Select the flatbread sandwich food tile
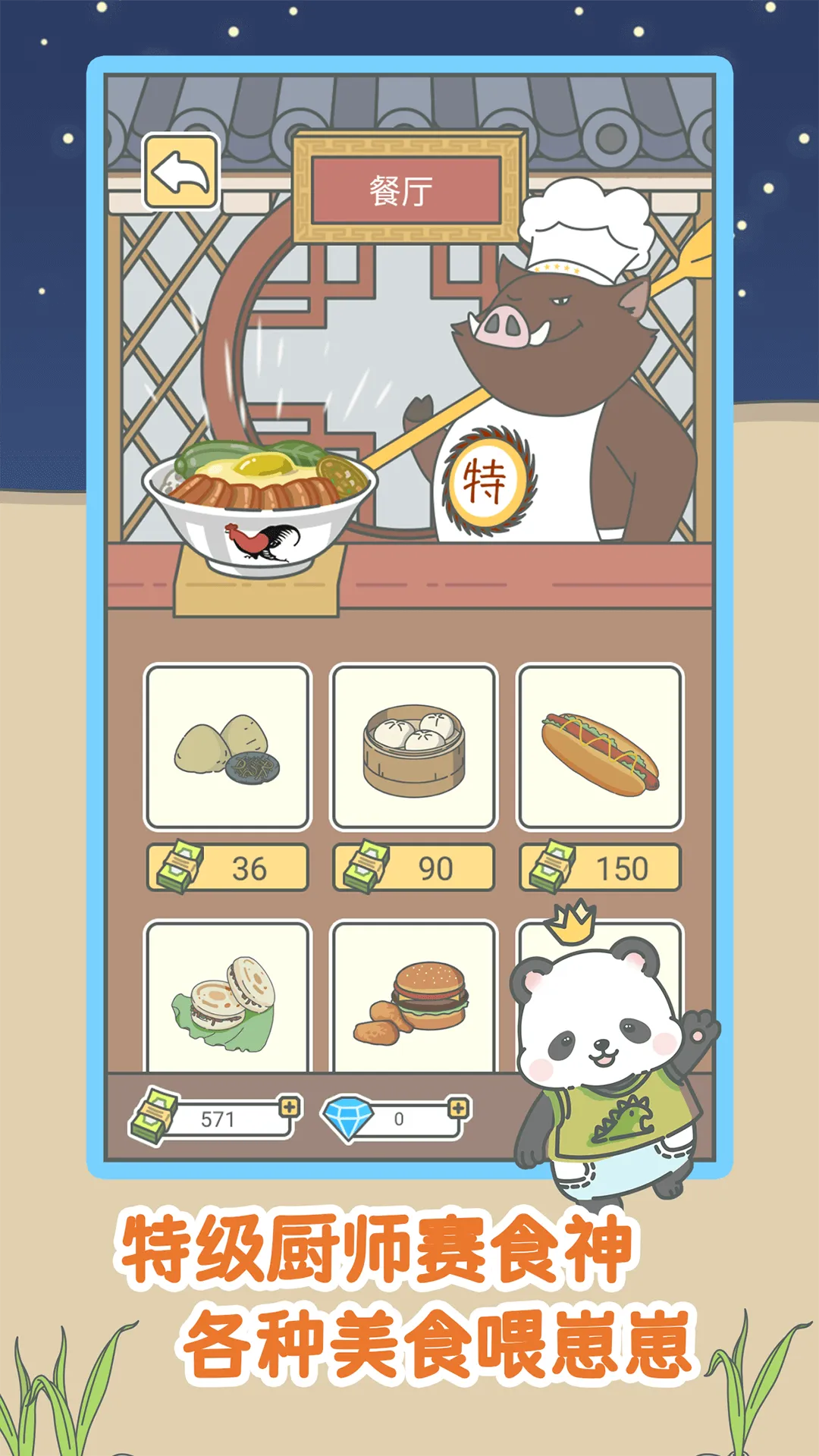 click(x=227, y=996)
